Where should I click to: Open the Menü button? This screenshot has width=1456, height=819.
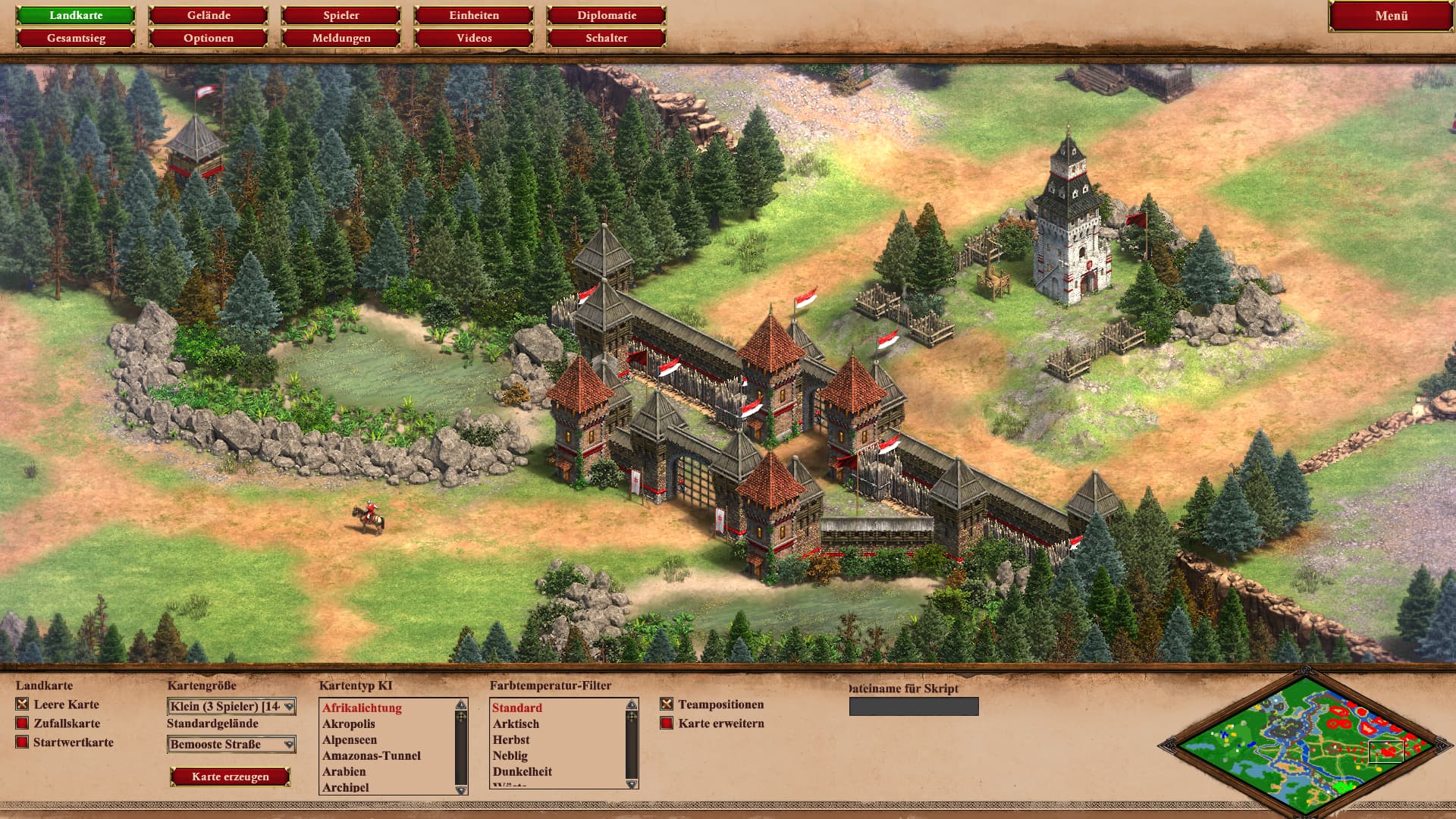(x=1391, y=16)
